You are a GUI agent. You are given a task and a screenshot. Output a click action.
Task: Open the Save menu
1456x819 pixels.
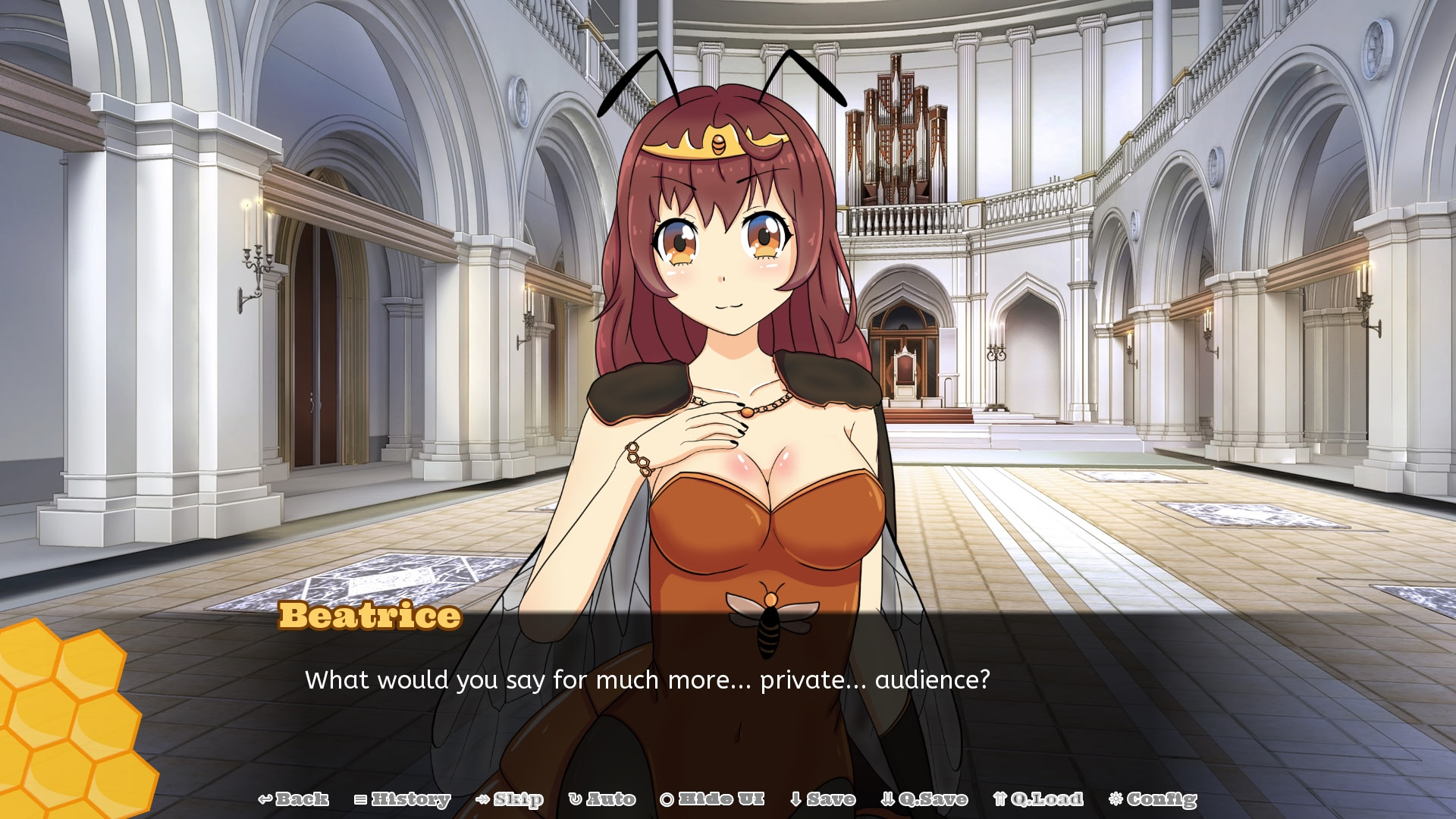tap(823, 799)
